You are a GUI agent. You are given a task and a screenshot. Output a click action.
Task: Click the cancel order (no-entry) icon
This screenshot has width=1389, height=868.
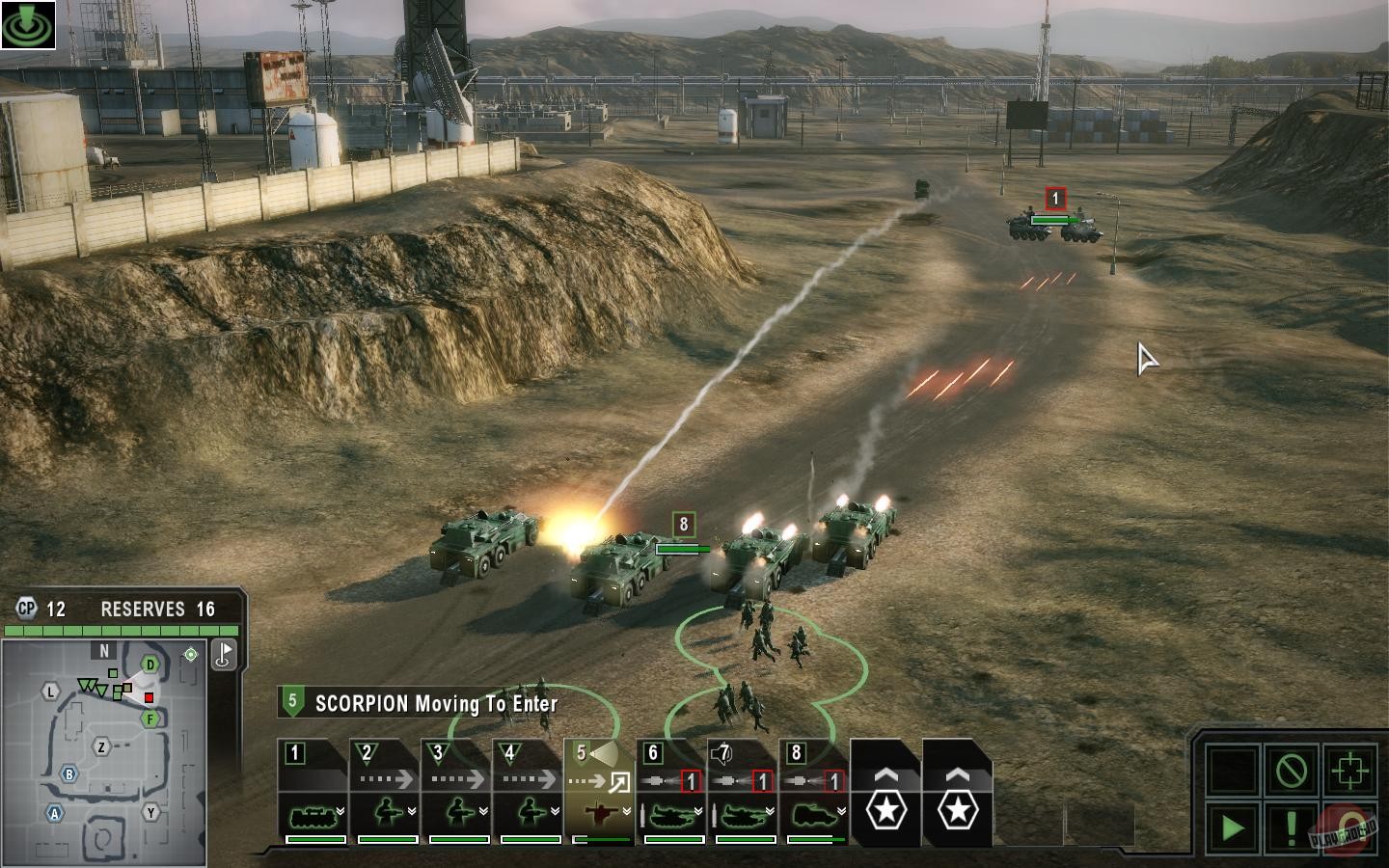pyautogui.click(x=1292, y=769)
